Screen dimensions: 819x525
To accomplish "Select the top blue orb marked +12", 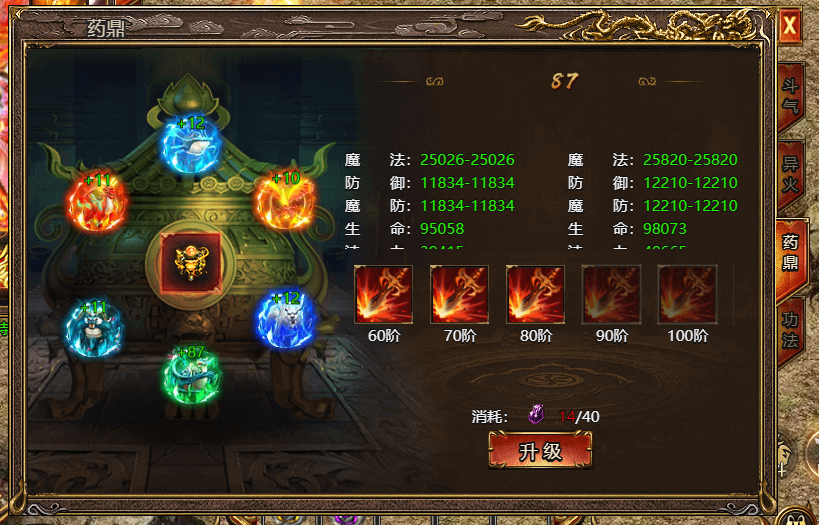I will (x=192, y=146).
